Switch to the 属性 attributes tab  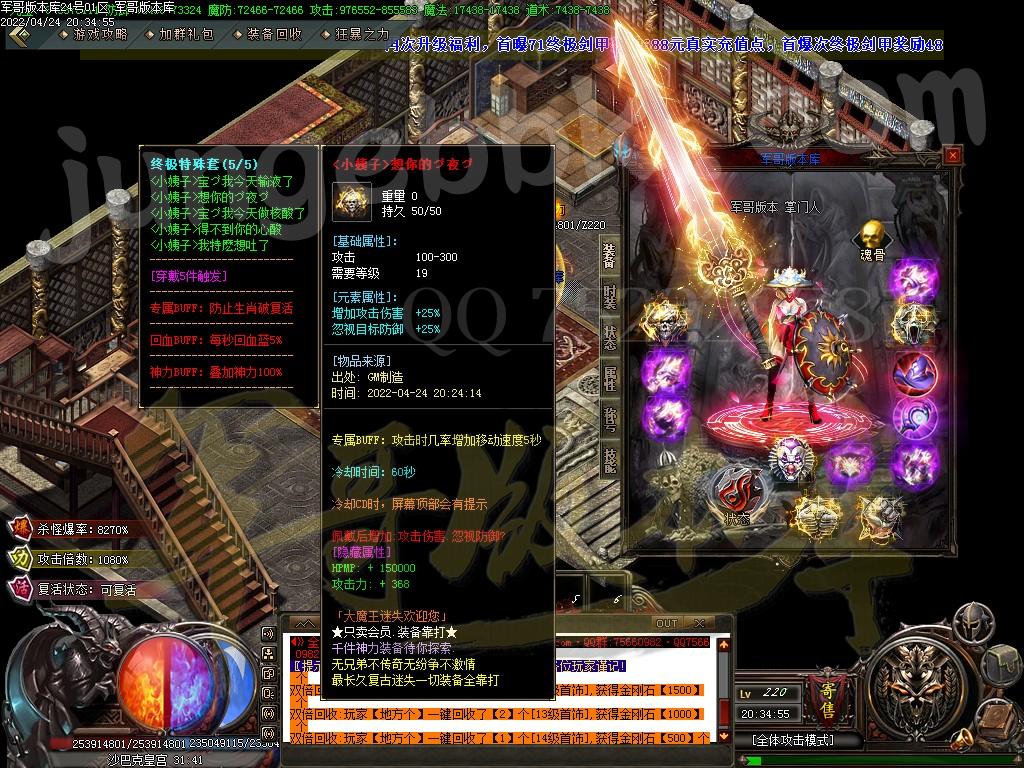[x=609, y=379]
